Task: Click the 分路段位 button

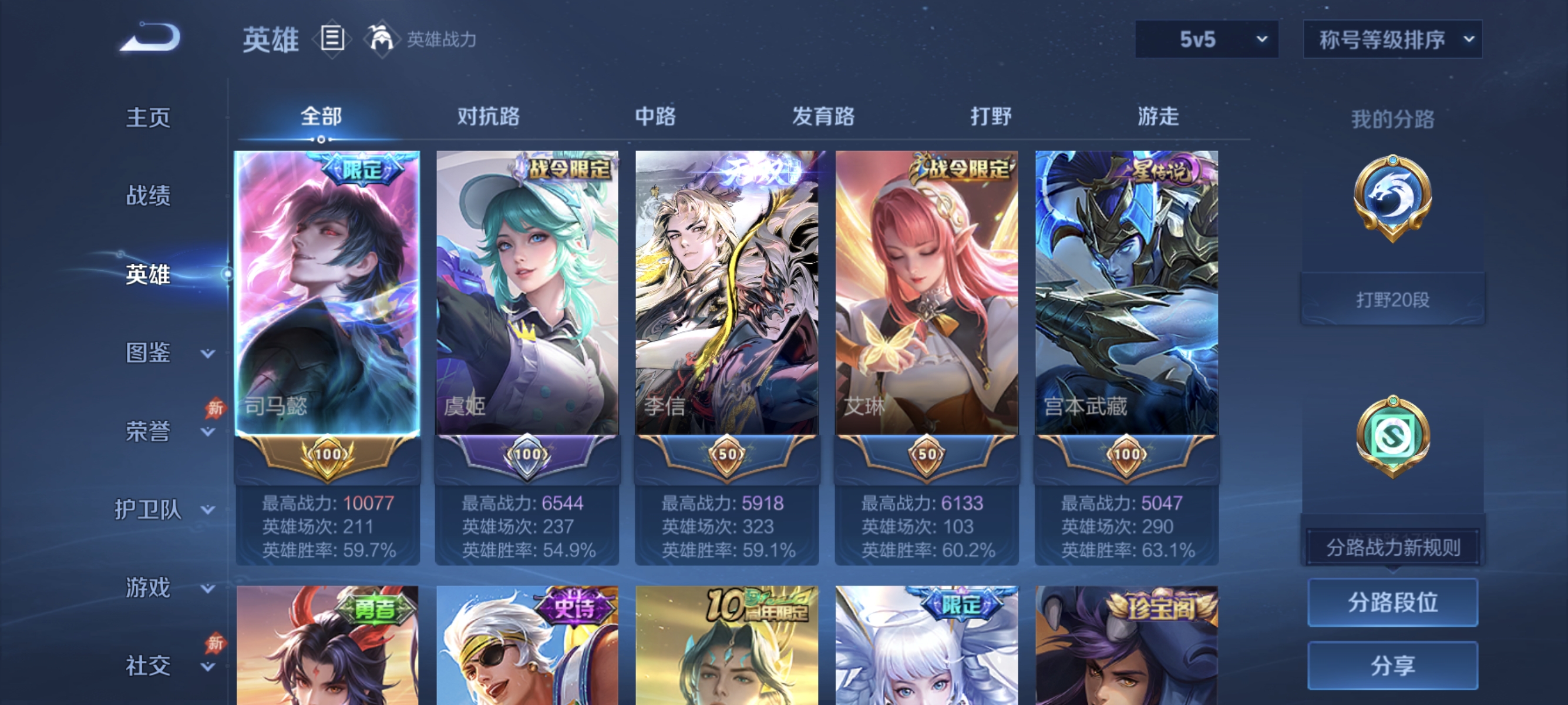Action: pyautogui.click(x=1392, y=603)
